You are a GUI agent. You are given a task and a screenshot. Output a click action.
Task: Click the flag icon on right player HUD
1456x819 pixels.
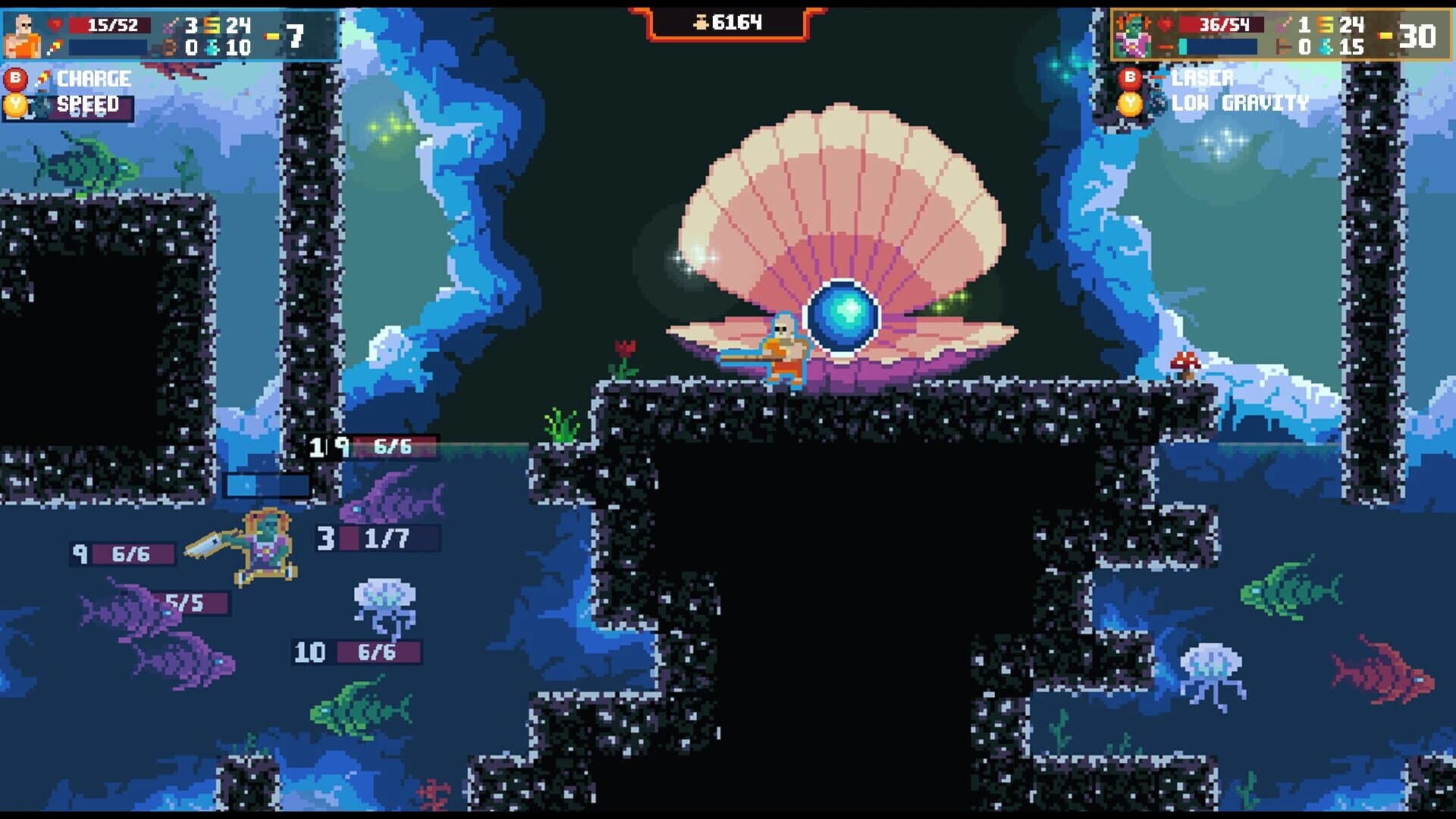click(x=1282, y=47)
